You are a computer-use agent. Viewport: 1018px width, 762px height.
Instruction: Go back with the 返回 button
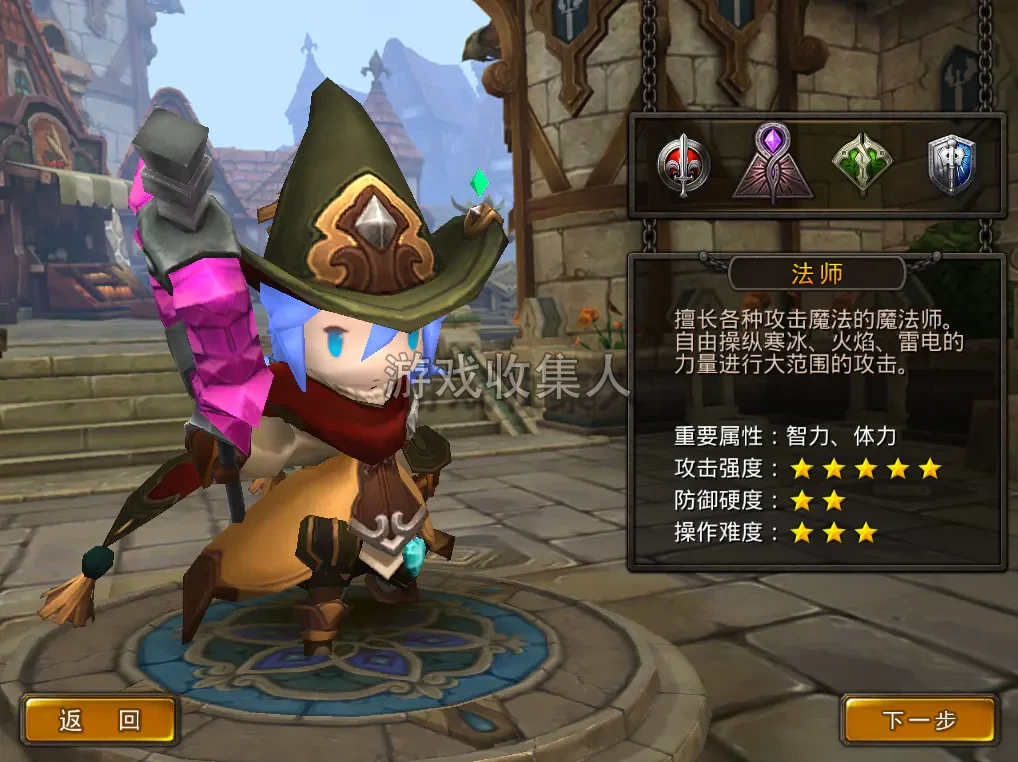tap(100, 720)
